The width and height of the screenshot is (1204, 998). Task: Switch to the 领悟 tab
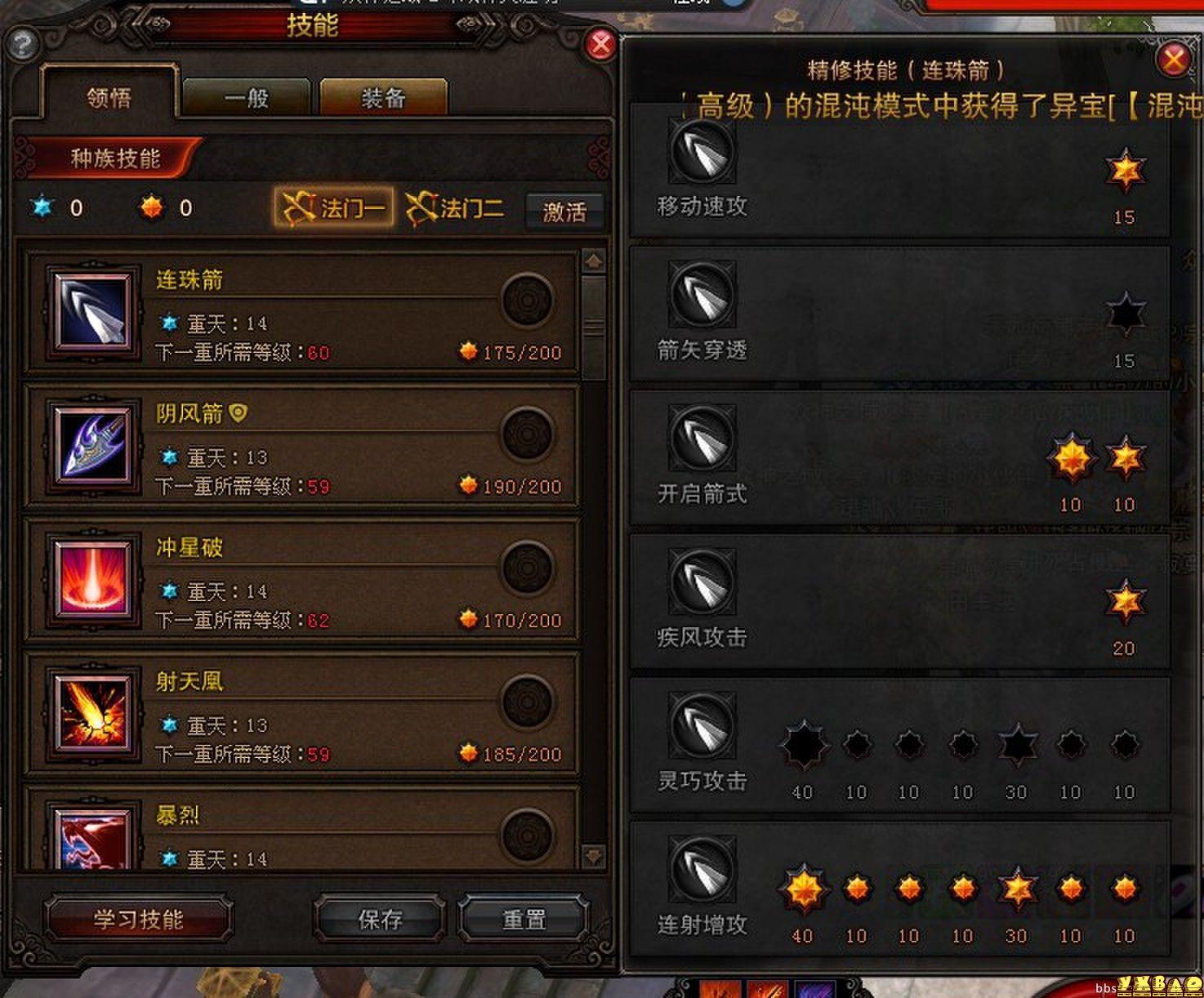(x=109, y=99)
